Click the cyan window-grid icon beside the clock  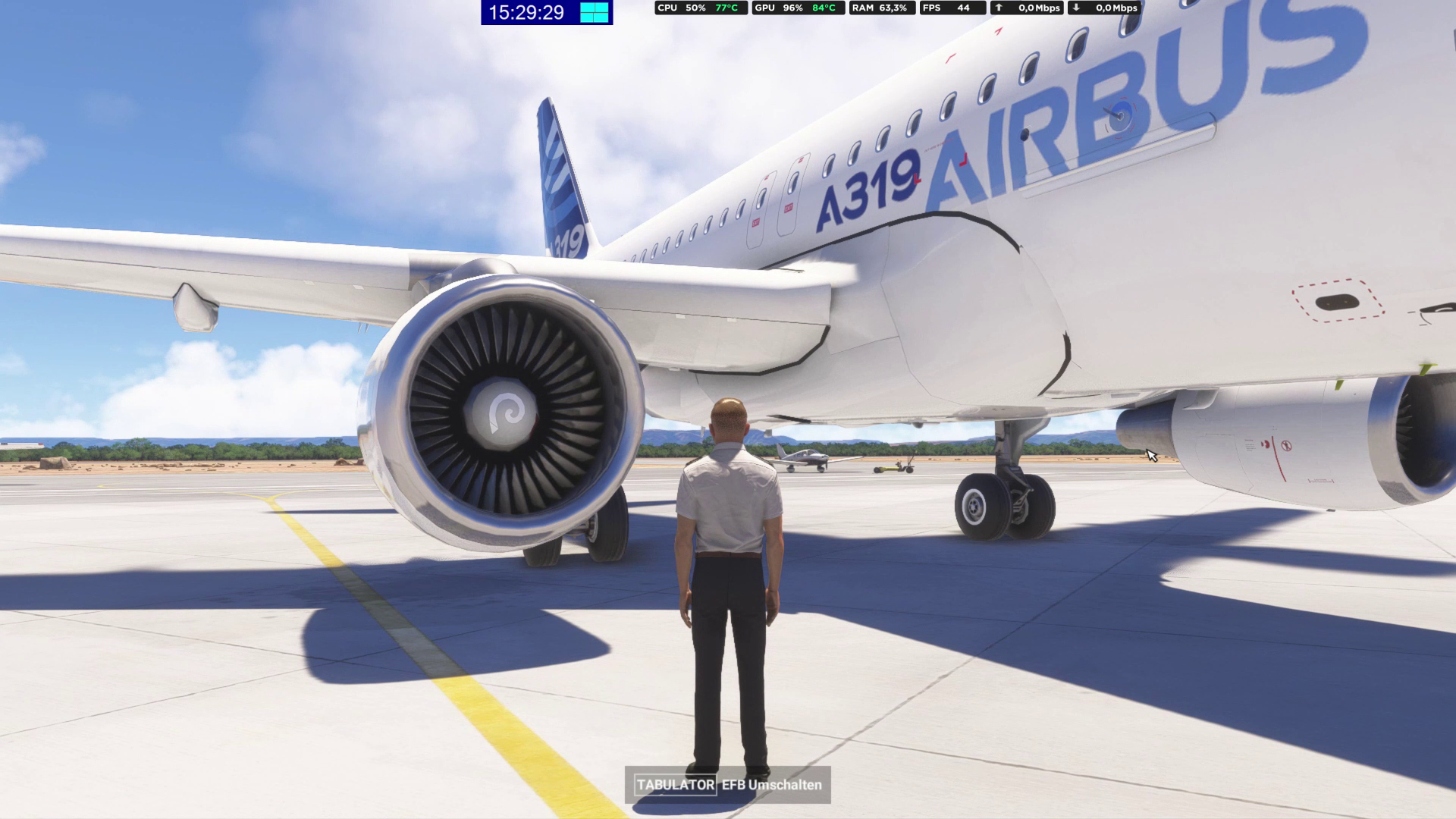click(x=595, y=12)
